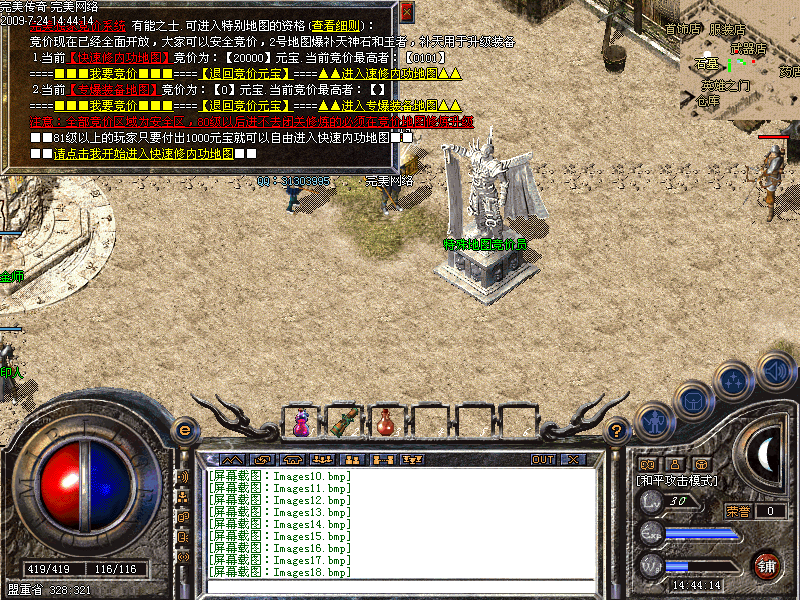Image resolution: width=800 pixels, height=600 pixels.
Task: Open the bag inventory round button
Action: [693, 402]
